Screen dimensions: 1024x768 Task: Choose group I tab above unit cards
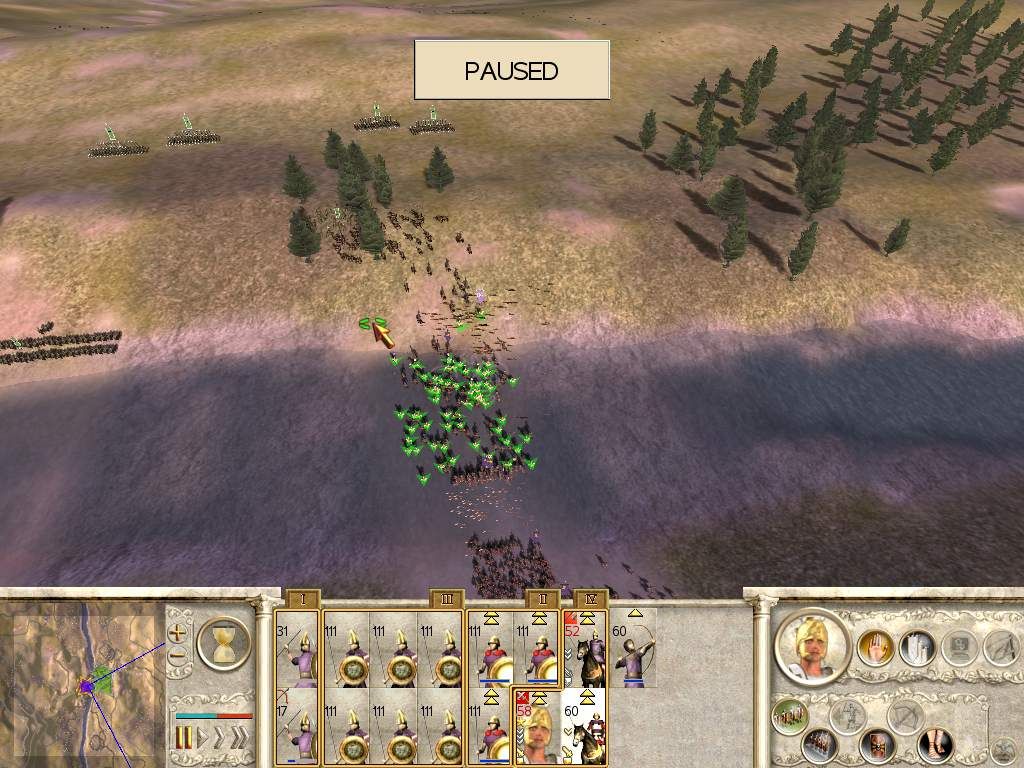pyautogui.click(x=303, y=599)
